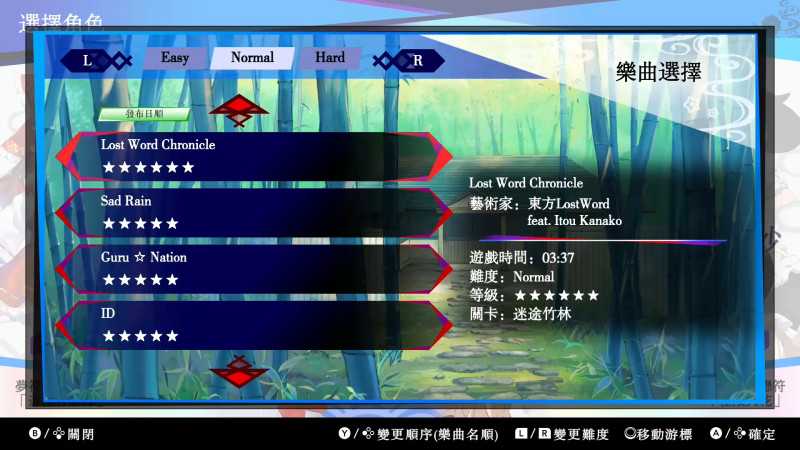
Task: Pick the Guru ☆ Nation track
Action: coord(250,268)
